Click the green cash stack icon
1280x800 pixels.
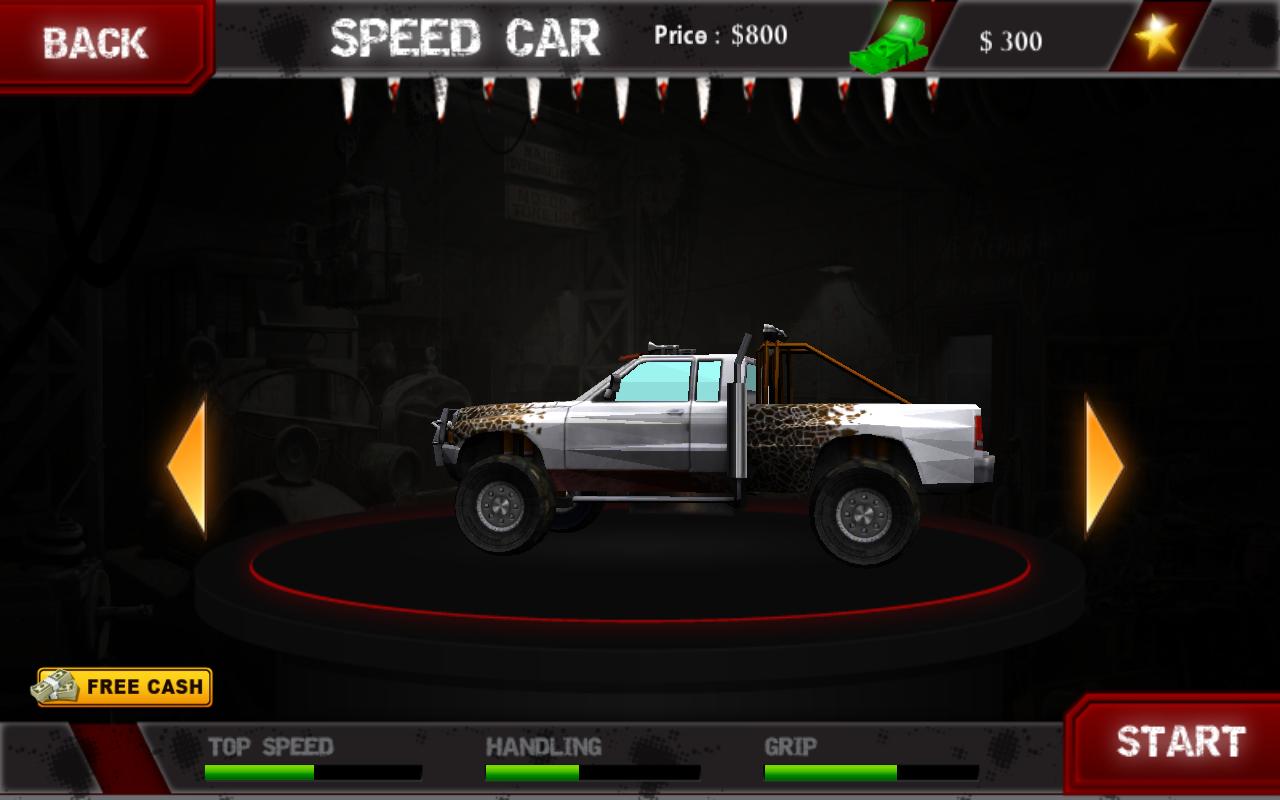(888, 40)
